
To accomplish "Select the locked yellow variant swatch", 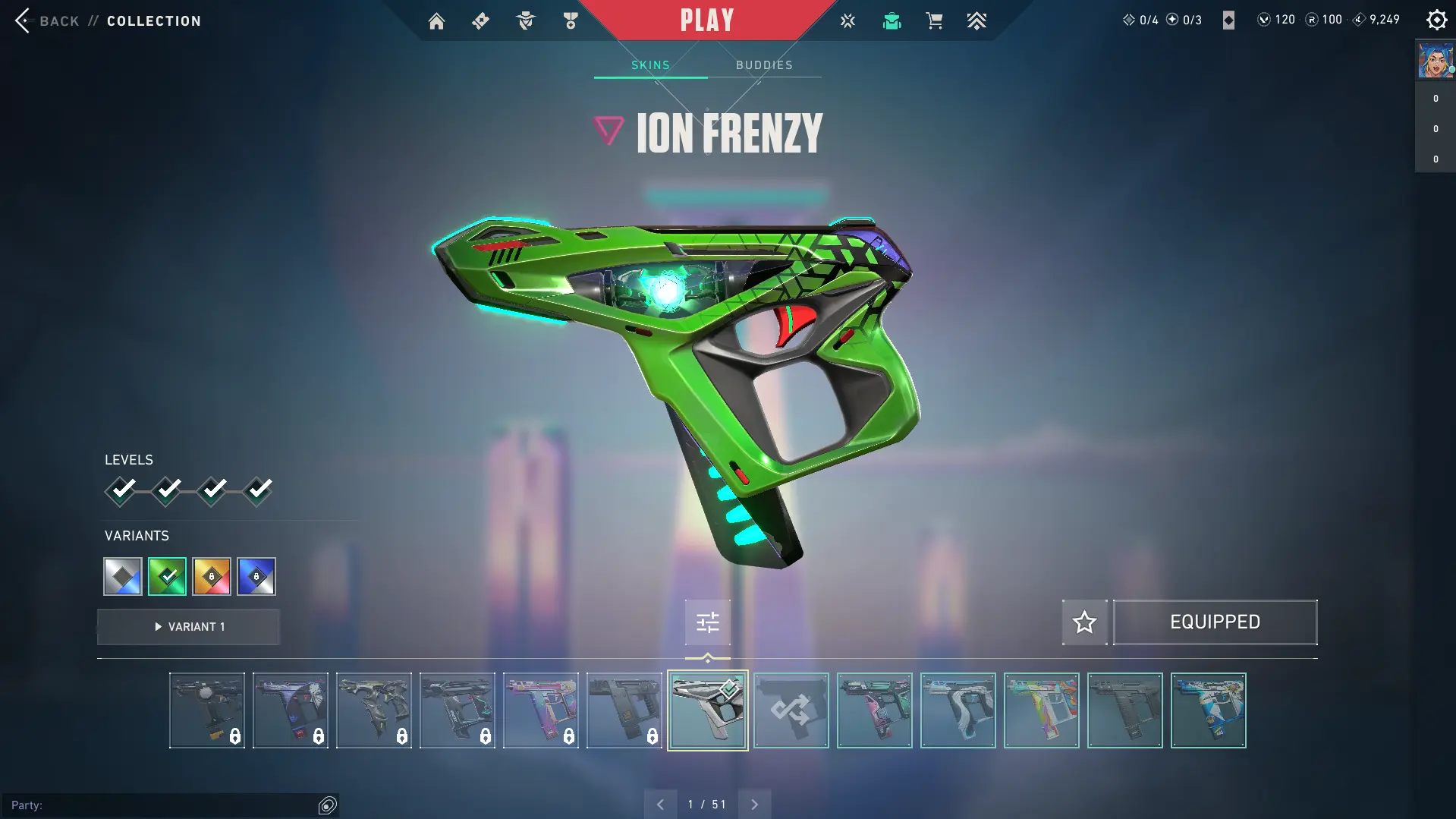I will 212,577.
